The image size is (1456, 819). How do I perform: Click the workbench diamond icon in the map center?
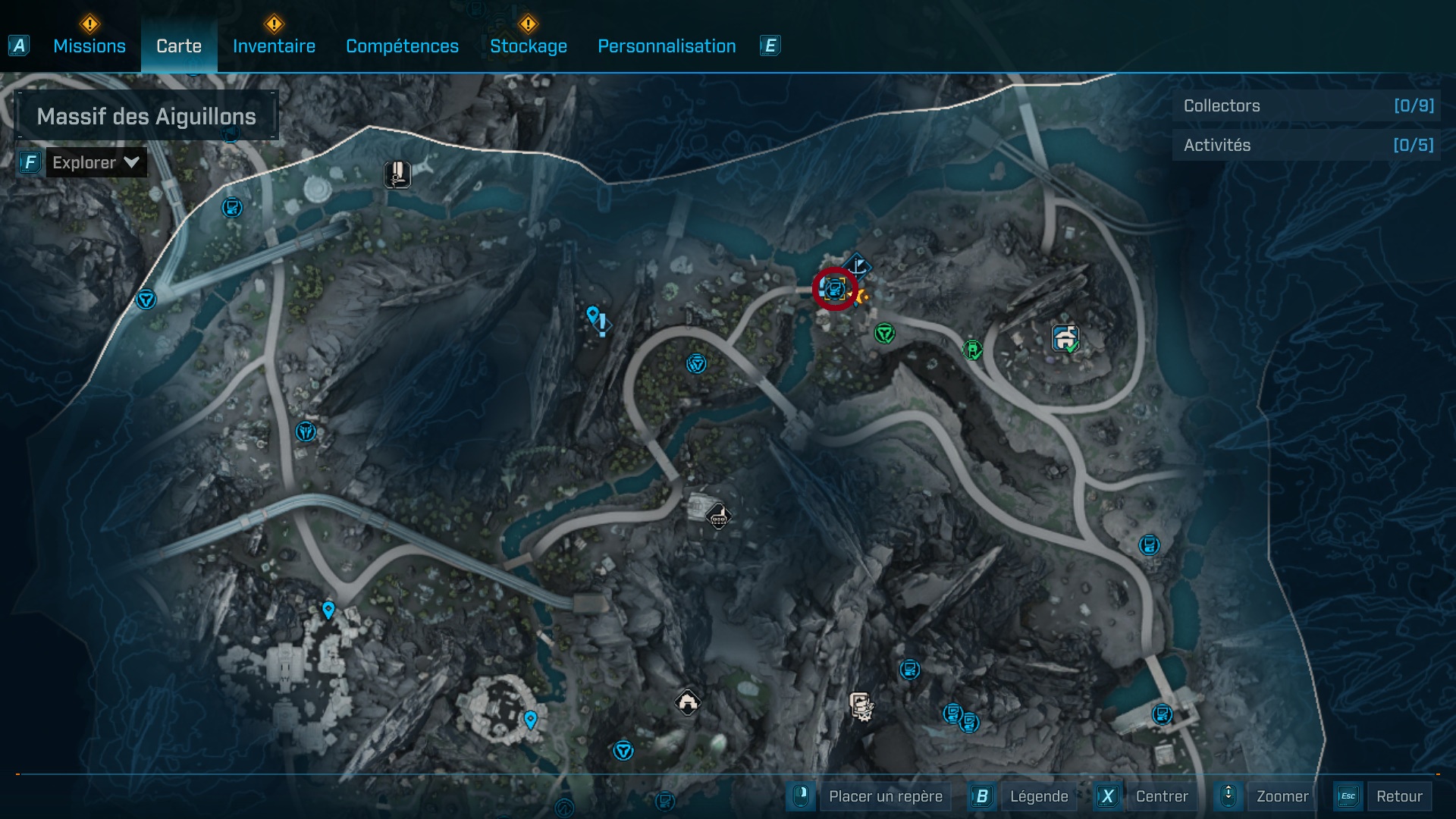pyautogui.click(x=718, y=516)
